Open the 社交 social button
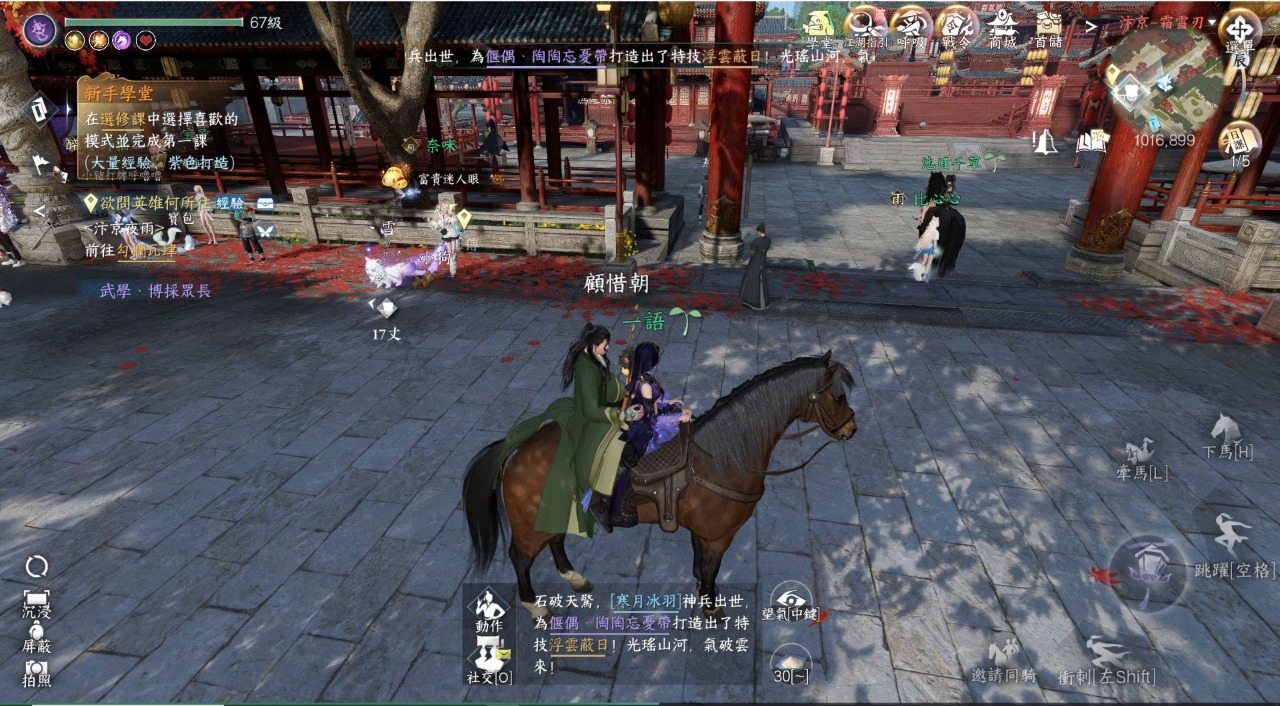 point(489,661)
